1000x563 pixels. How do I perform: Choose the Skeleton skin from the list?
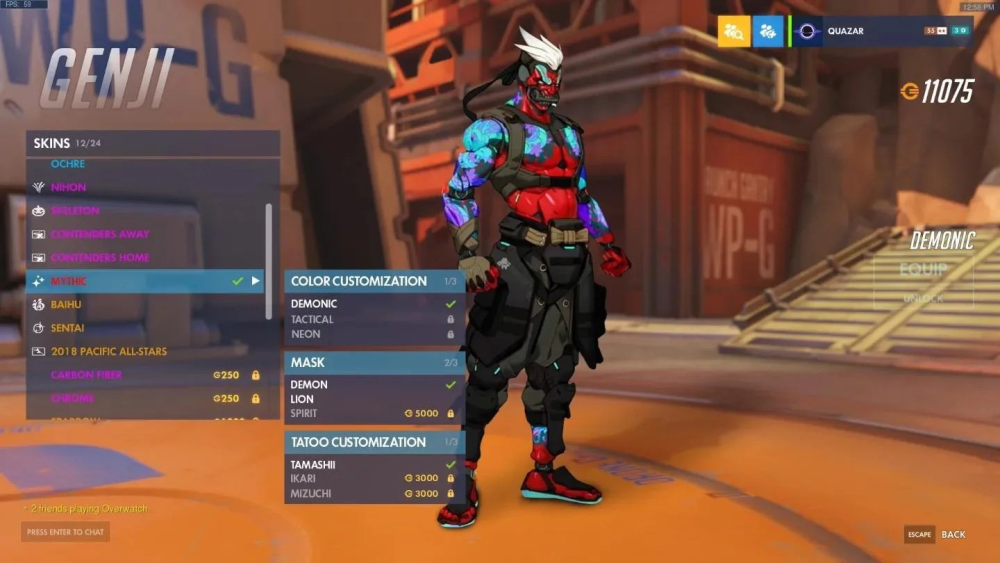[75, 211]
